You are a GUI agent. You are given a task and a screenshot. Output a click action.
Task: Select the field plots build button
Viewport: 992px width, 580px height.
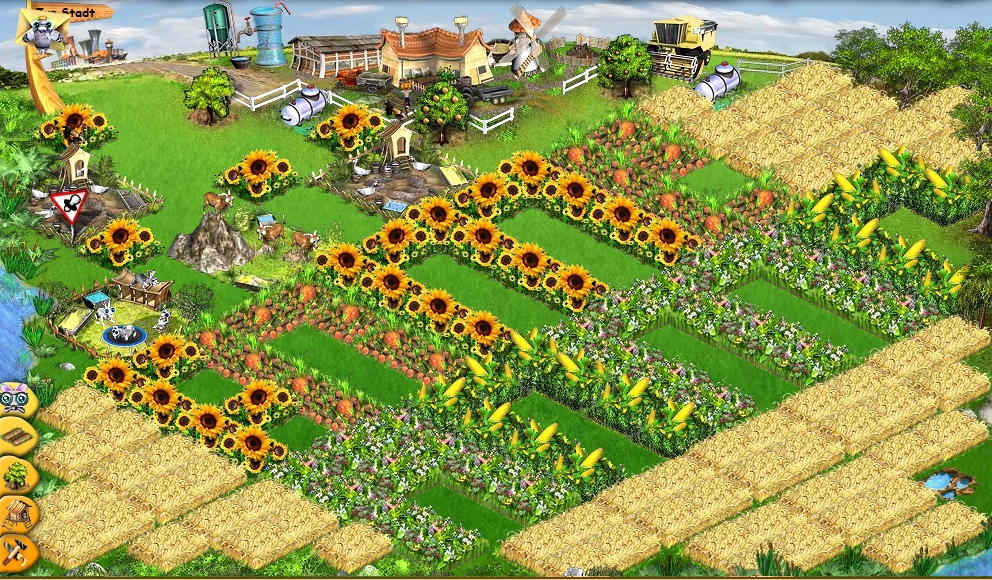click(x=16, y=436)
